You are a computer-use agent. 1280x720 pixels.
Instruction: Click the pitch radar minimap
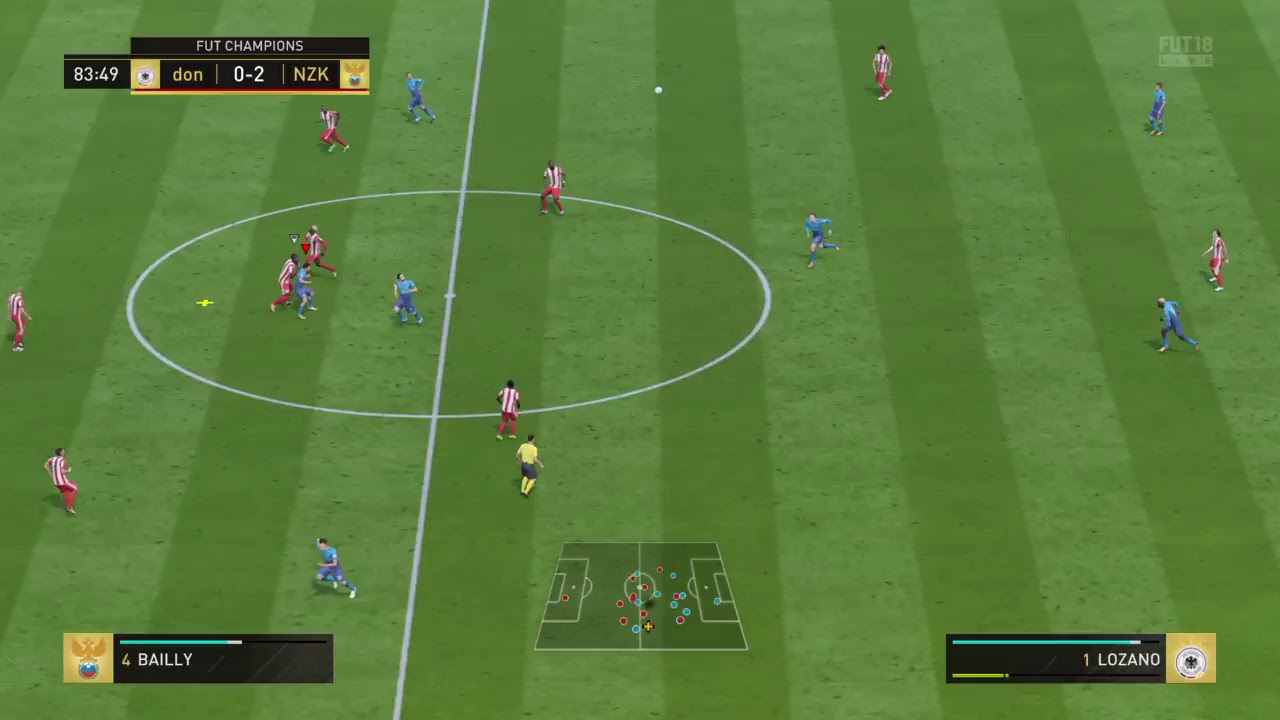point(641,597)
